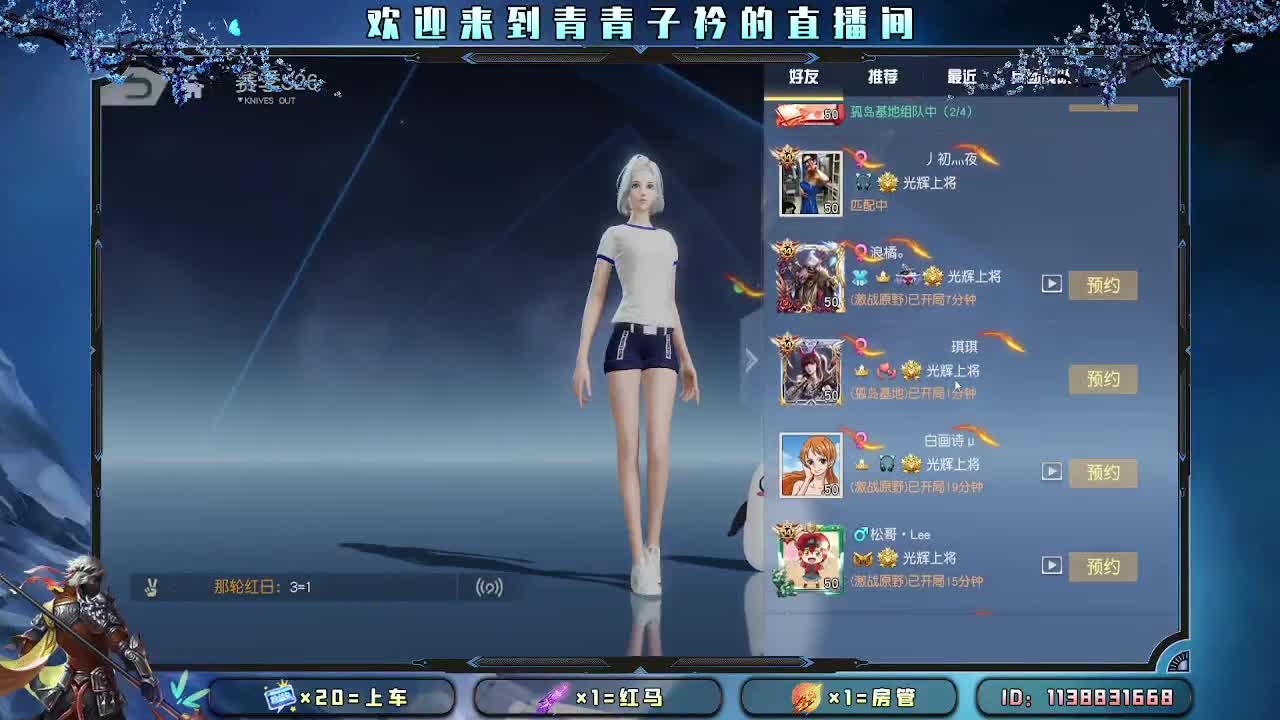The image size is (1280, 720).
Task: Click 白画诗's avatar thumbnail
Action: click(x=811, y=464)
